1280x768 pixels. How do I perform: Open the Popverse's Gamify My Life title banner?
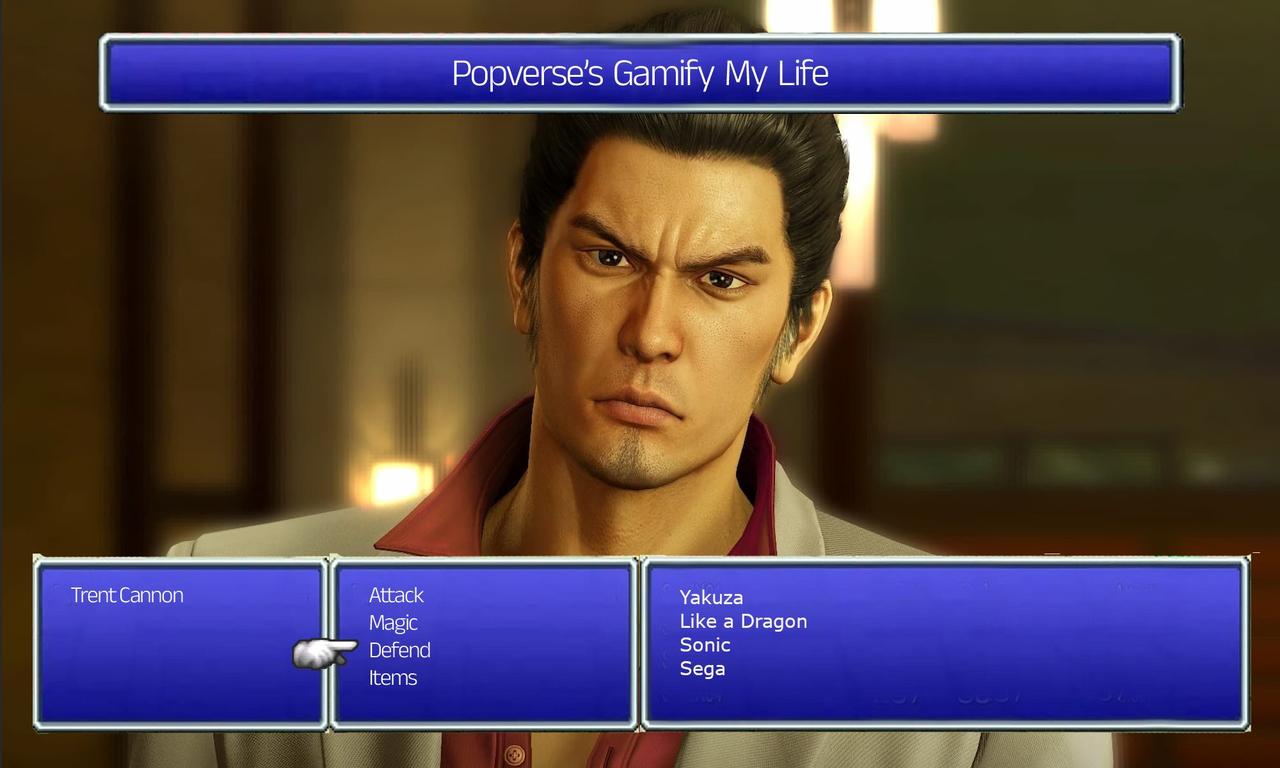pyautogui.click(x=640, y=73)
